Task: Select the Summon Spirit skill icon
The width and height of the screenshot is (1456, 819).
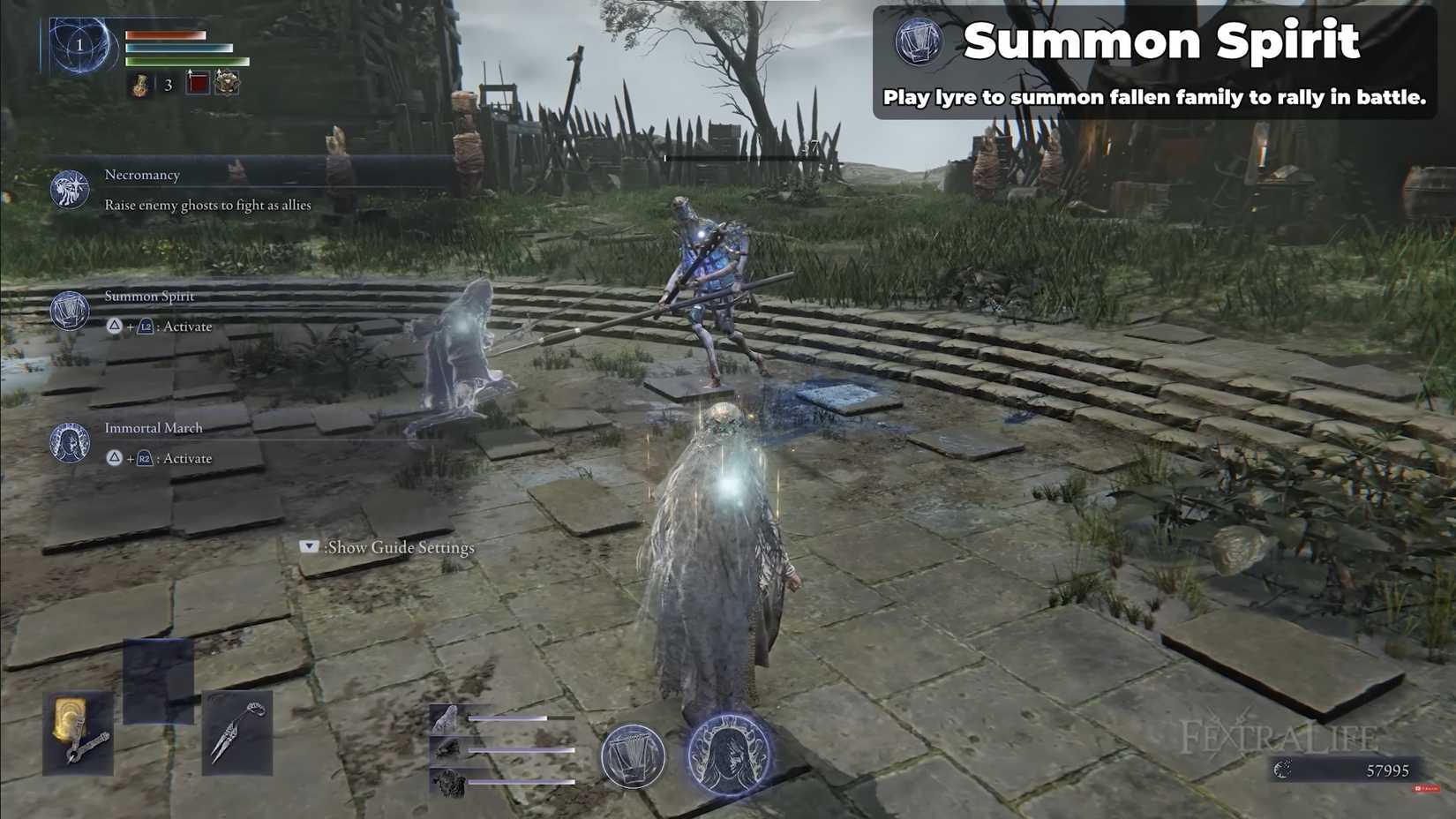Action: [69, 312]
